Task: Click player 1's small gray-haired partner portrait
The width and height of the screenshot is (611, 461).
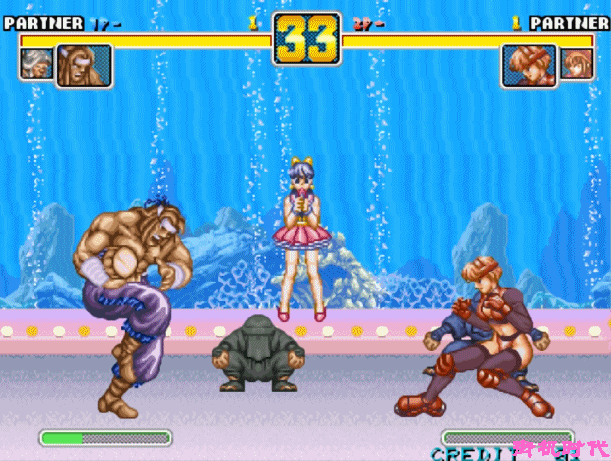Action: point(35,64)
